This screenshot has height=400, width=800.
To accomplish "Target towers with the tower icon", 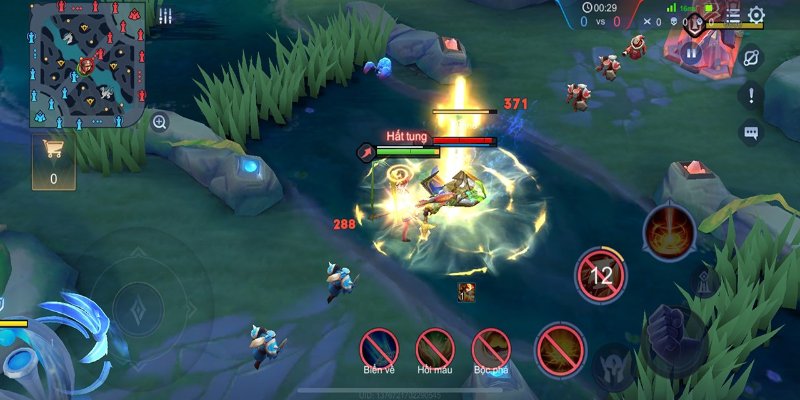I will [x=705, y=283].
